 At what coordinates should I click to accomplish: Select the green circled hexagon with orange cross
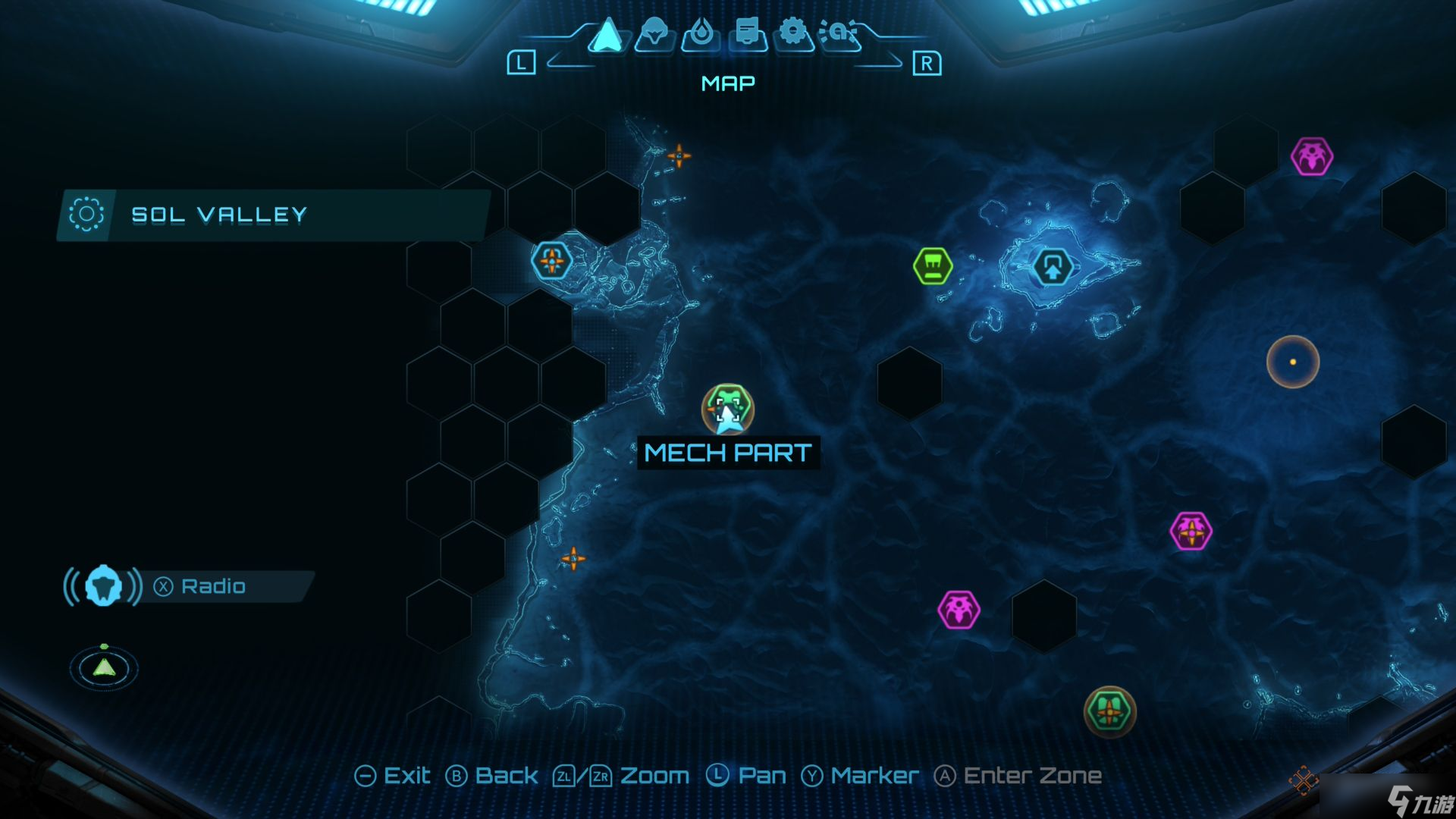click(1109, 711)
